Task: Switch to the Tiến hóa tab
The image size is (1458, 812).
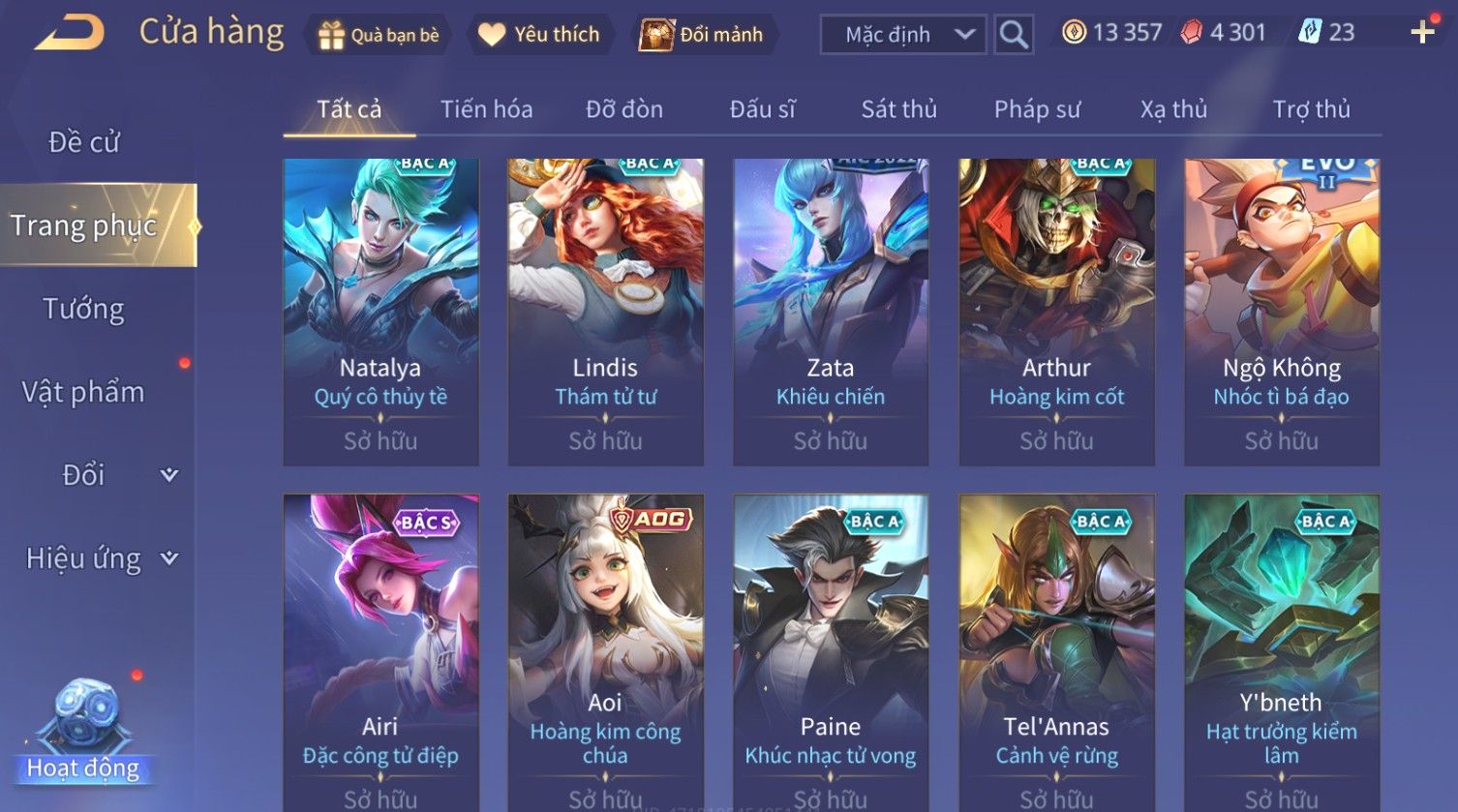Action: 486,109
